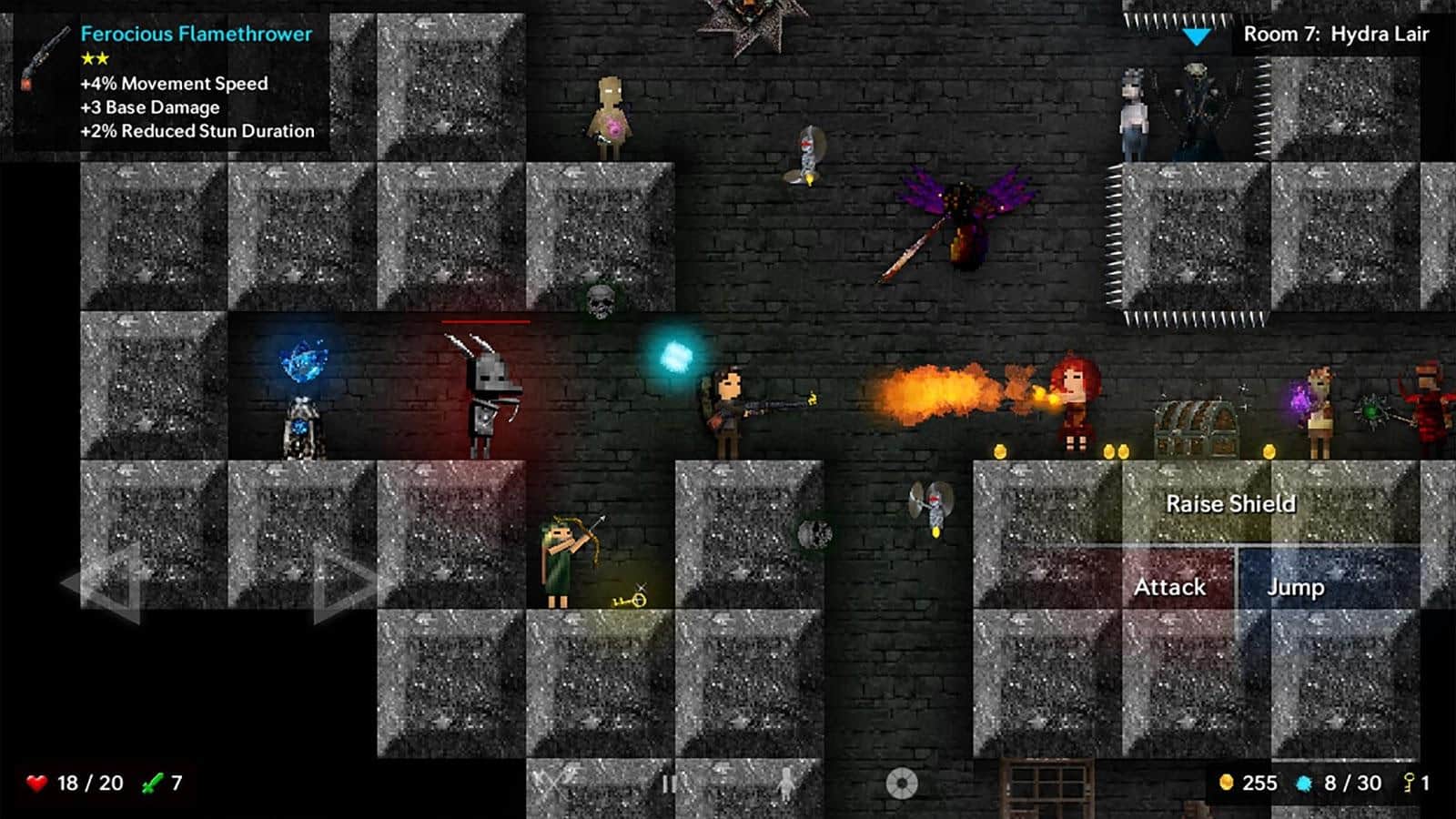Click the blue down arrow above Room 7
1456x819 pixels.
1197,35
